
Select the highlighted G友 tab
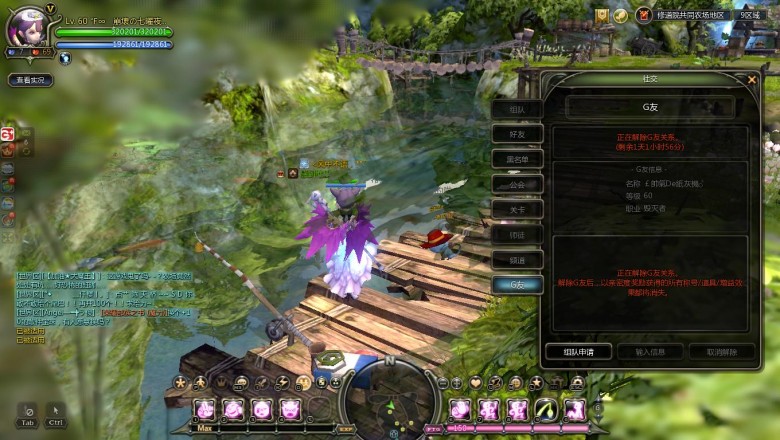coord(517,284)
